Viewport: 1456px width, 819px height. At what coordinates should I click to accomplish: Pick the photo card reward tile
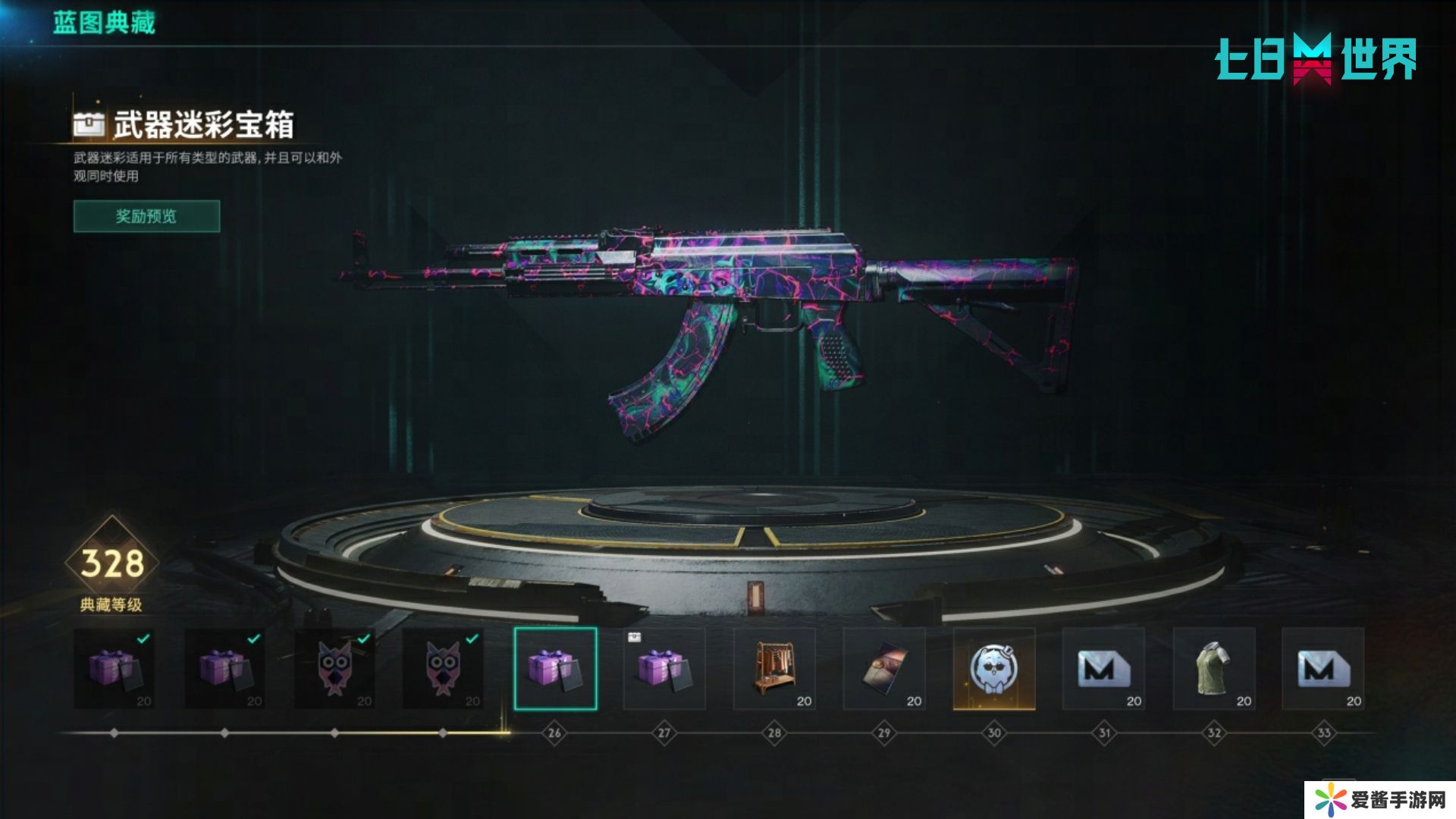tap(884, 669)
